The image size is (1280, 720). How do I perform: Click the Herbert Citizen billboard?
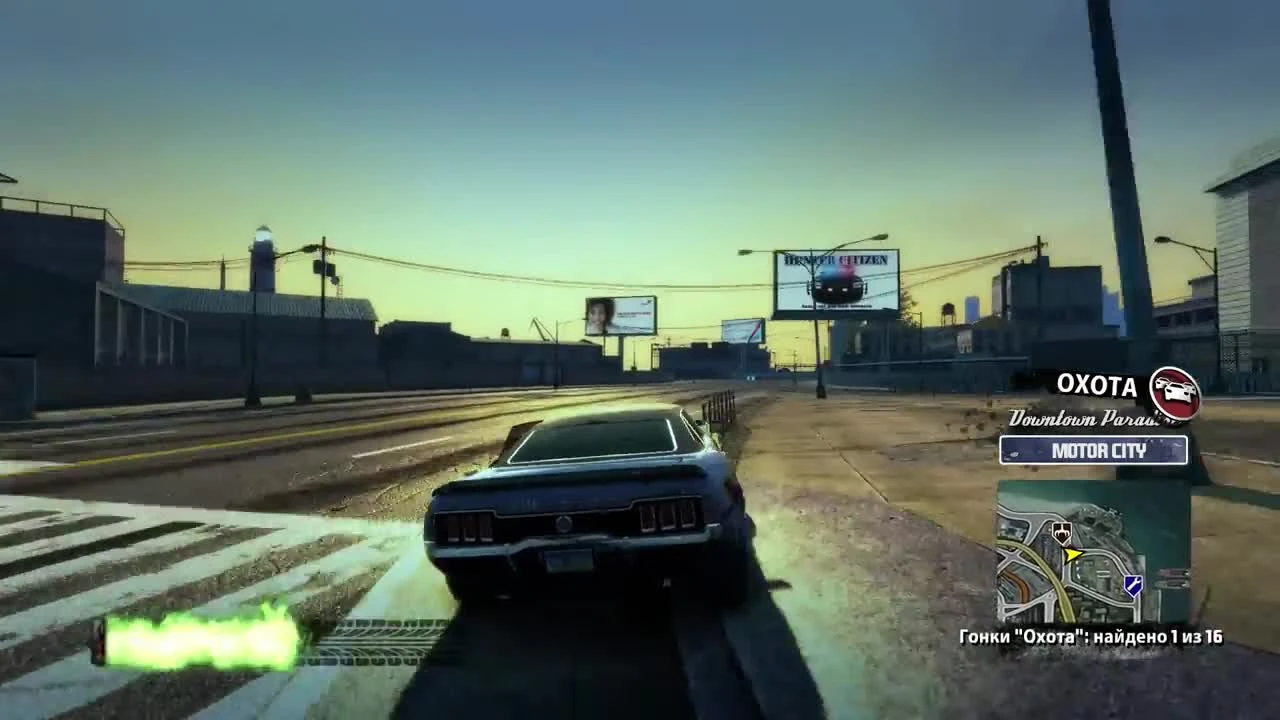coord(838,278)
